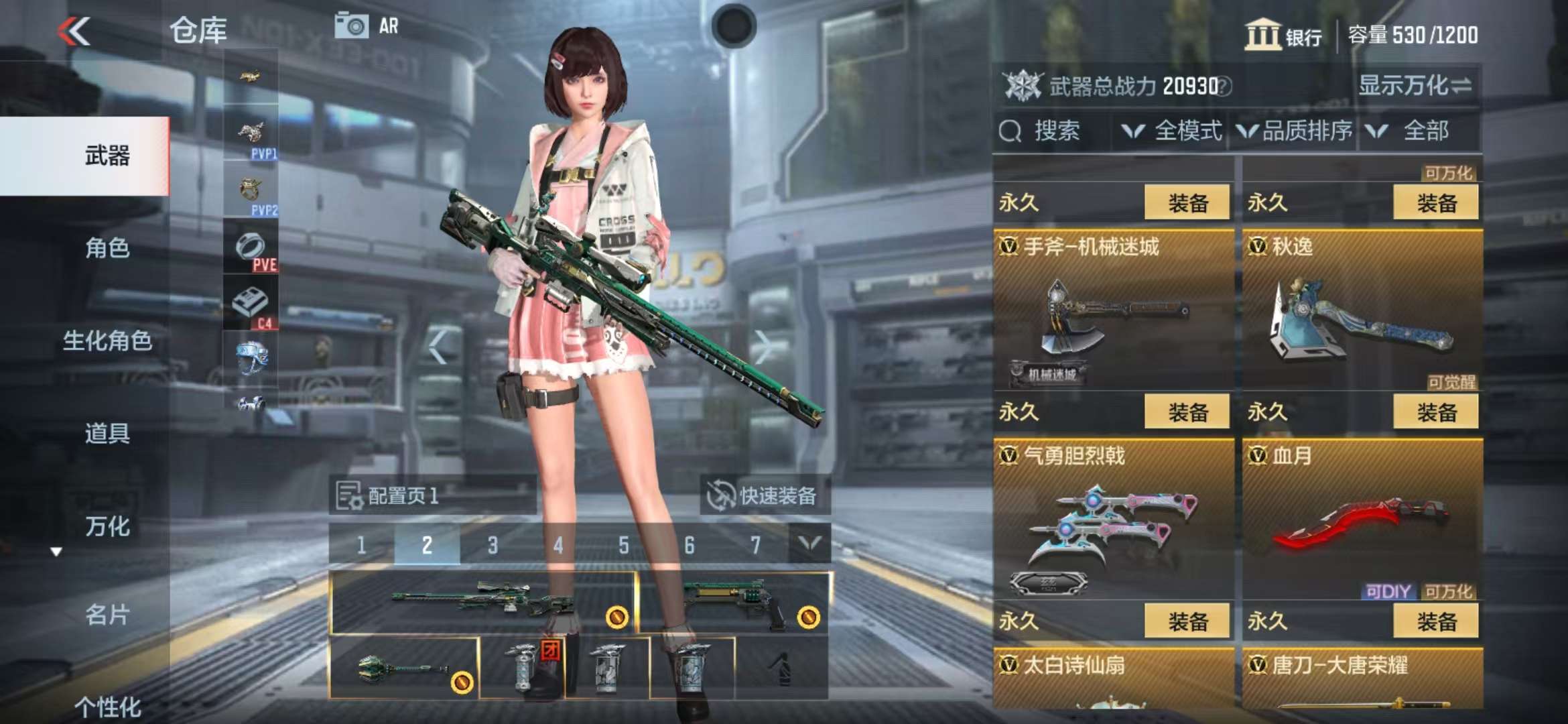Screen dimensions: 1568x724
Task: Equip the 血月 red blade
Action: (1435, 621)
